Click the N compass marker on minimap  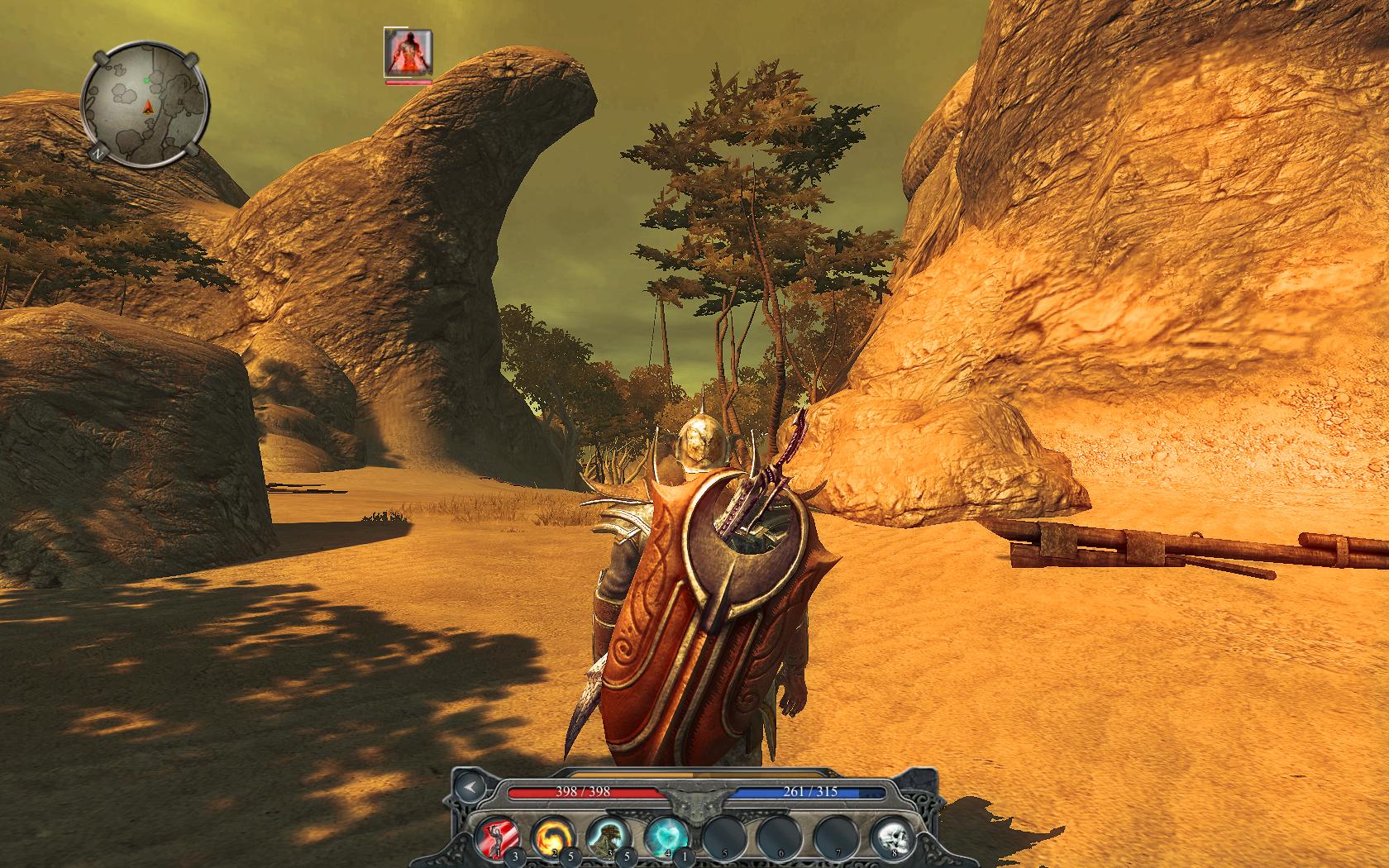coord(98,153)
